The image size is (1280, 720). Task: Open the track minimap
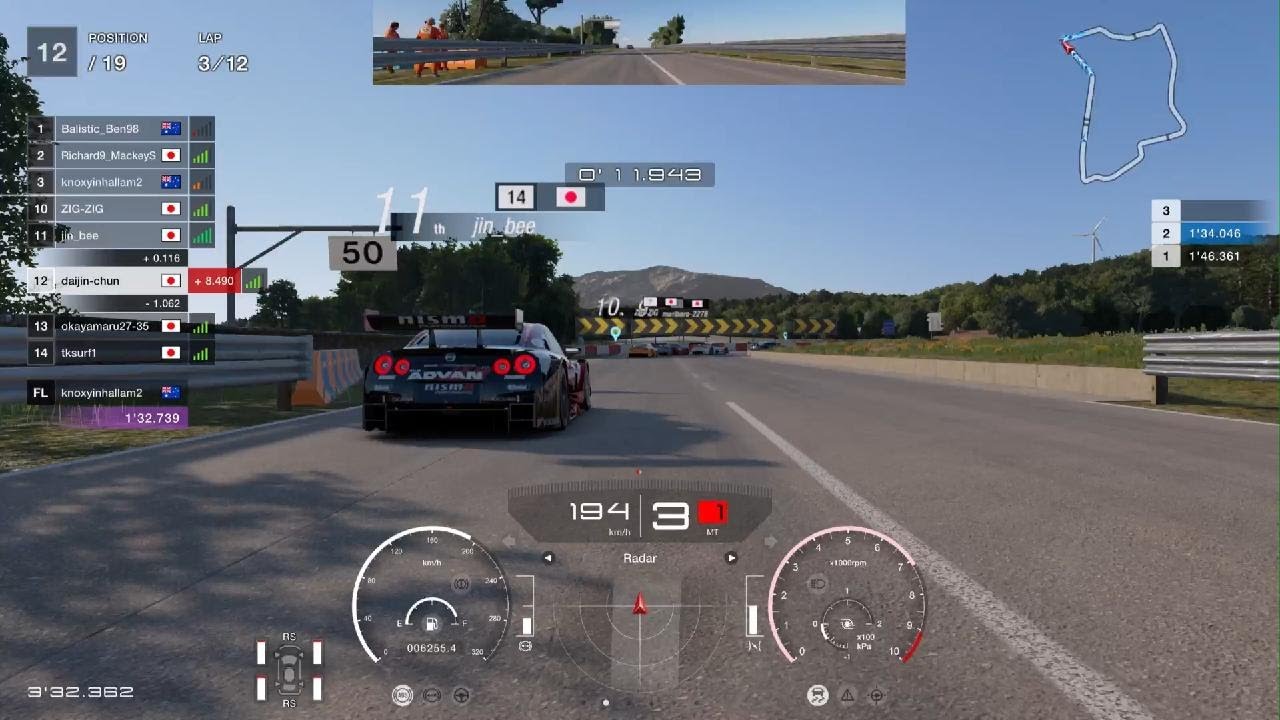[x=1125, y=100]
